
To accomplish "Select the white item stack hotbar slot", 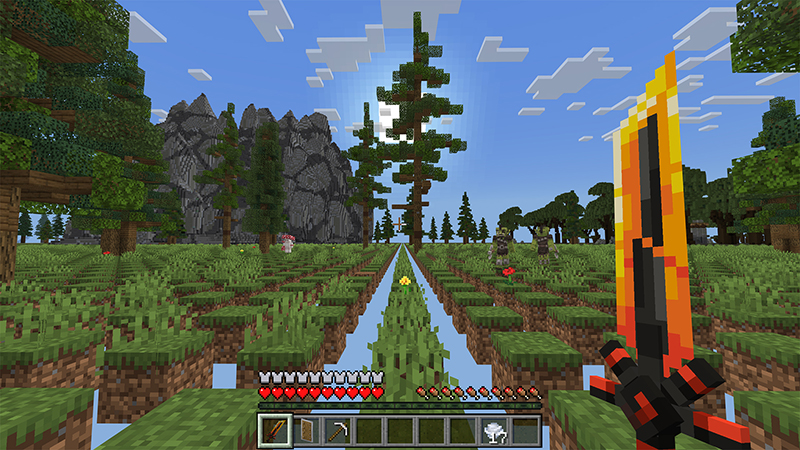I will (x=494, y=431).
